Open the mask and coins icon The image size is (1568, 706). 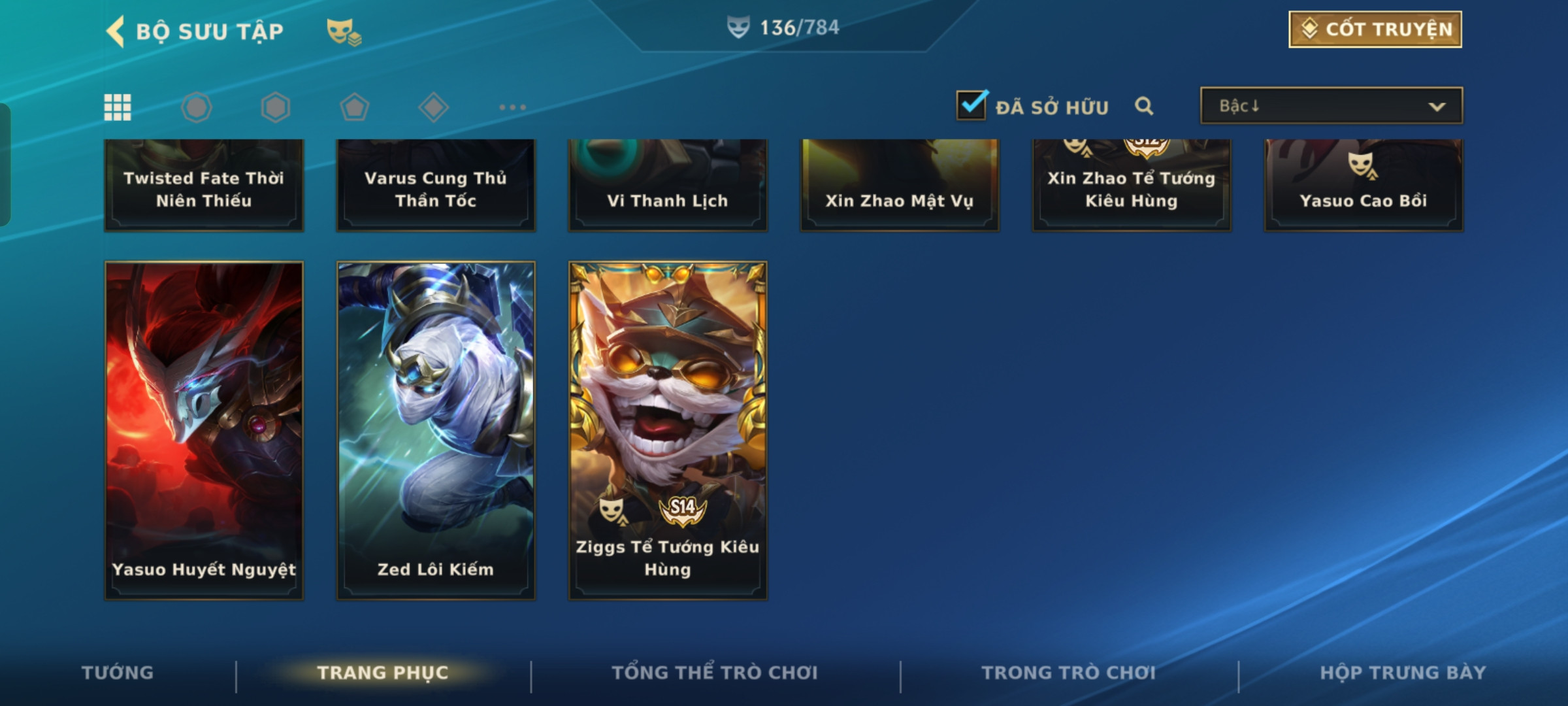(344, 31)
